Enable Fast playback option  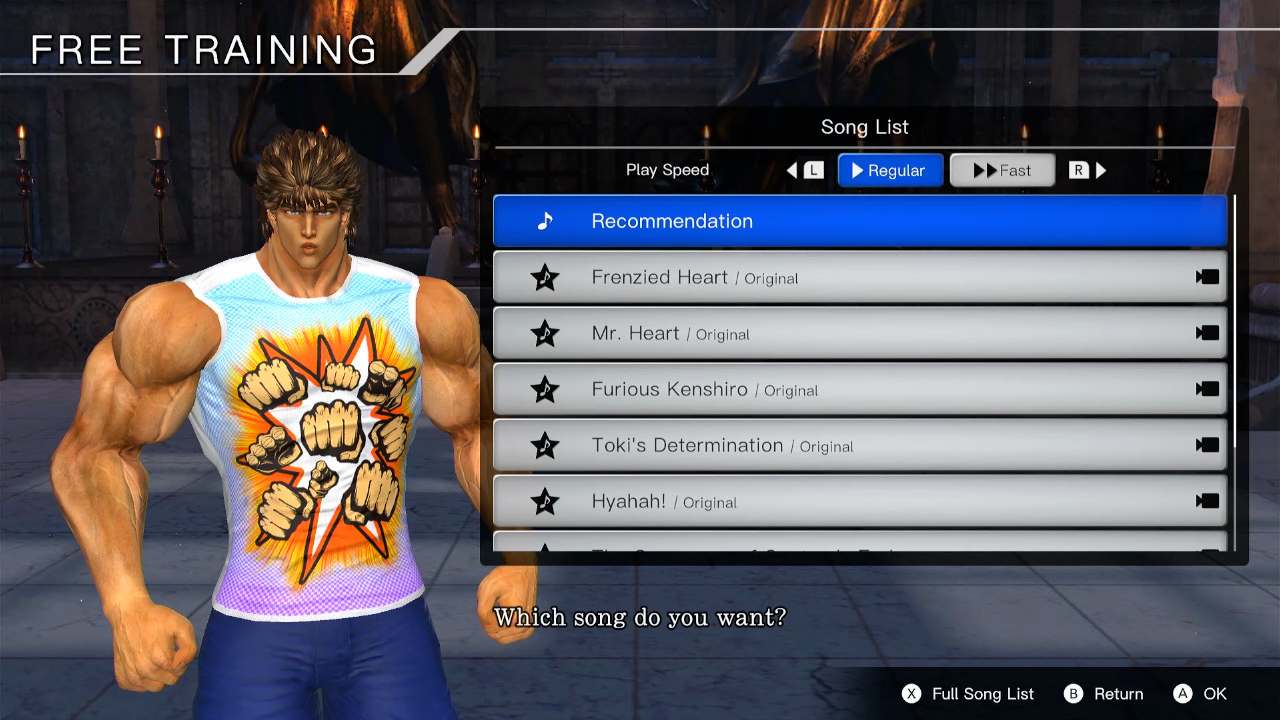point(1002,169)
